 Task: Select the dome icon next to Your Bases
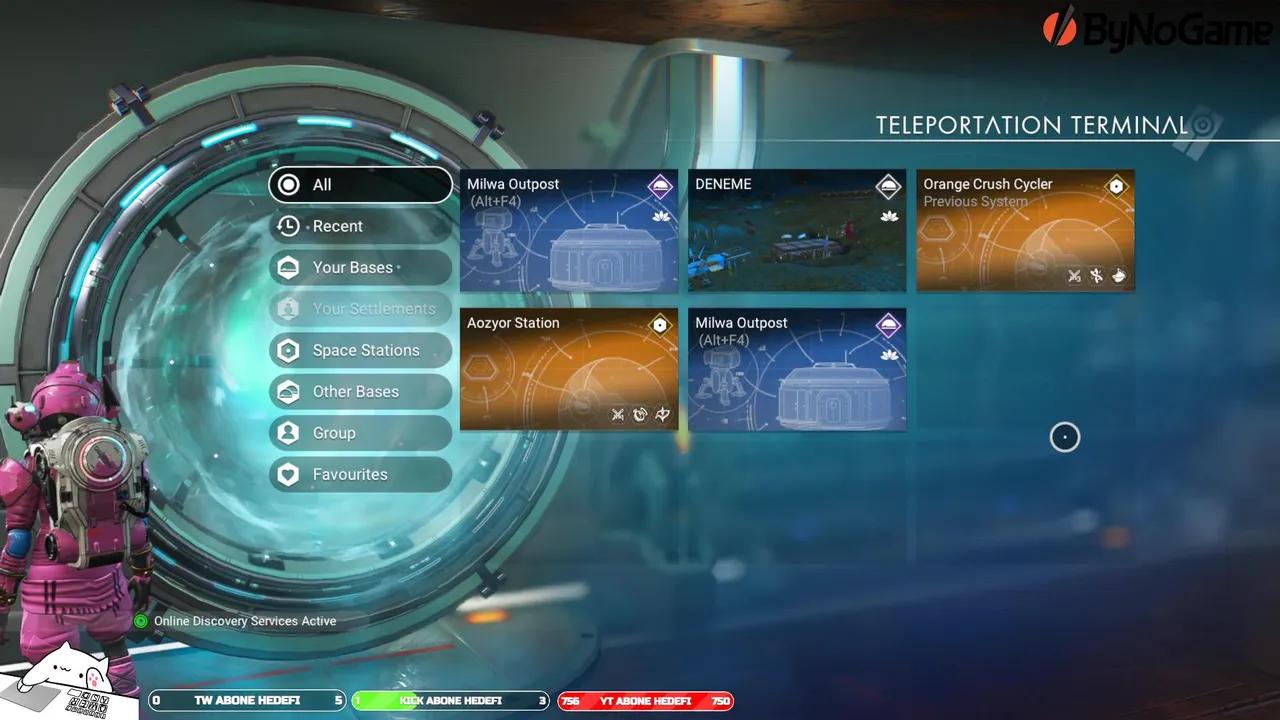click(x=288, y=267)
